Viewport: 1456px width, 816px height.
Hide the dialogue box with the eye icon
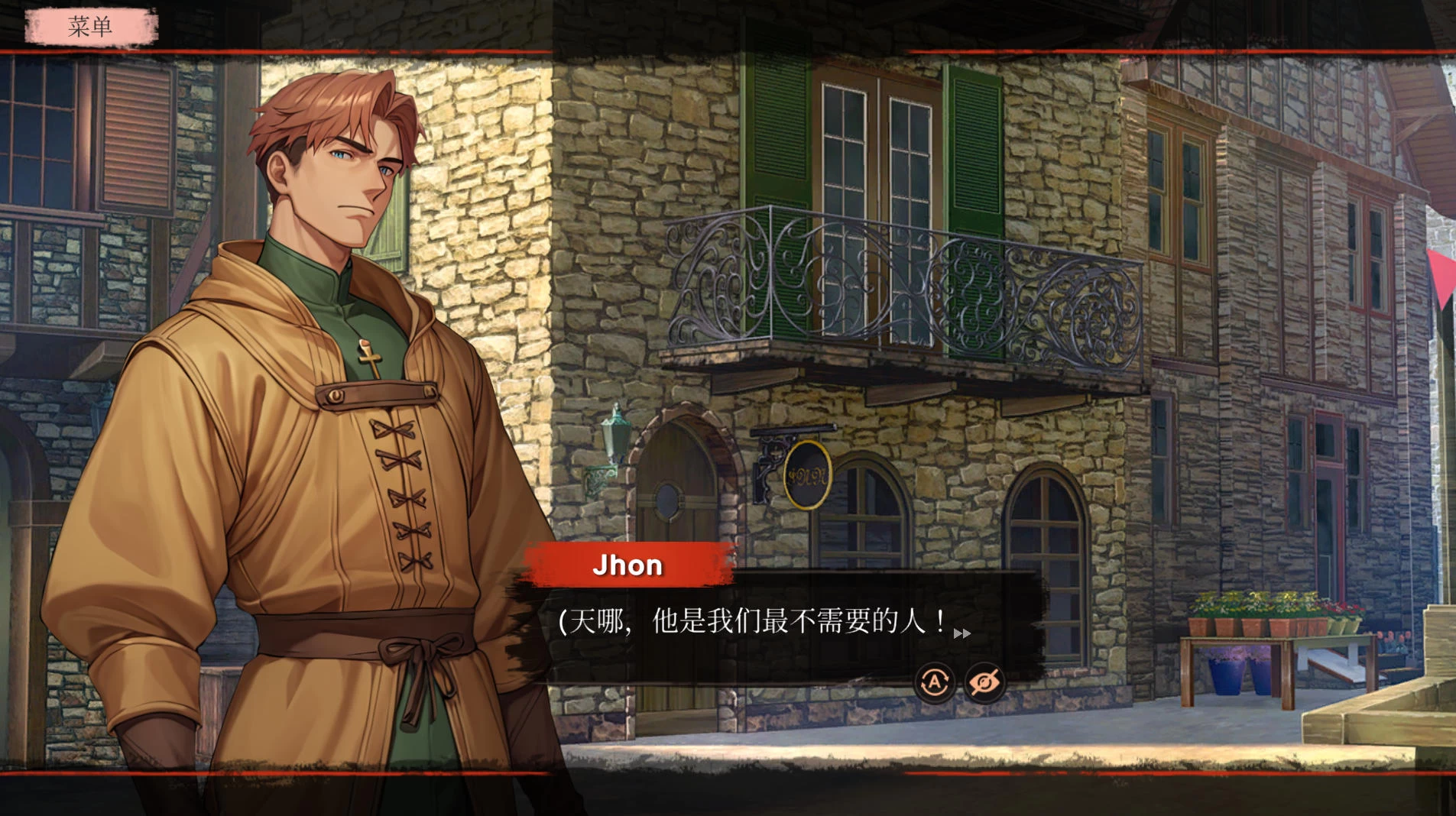coord(984,682)
